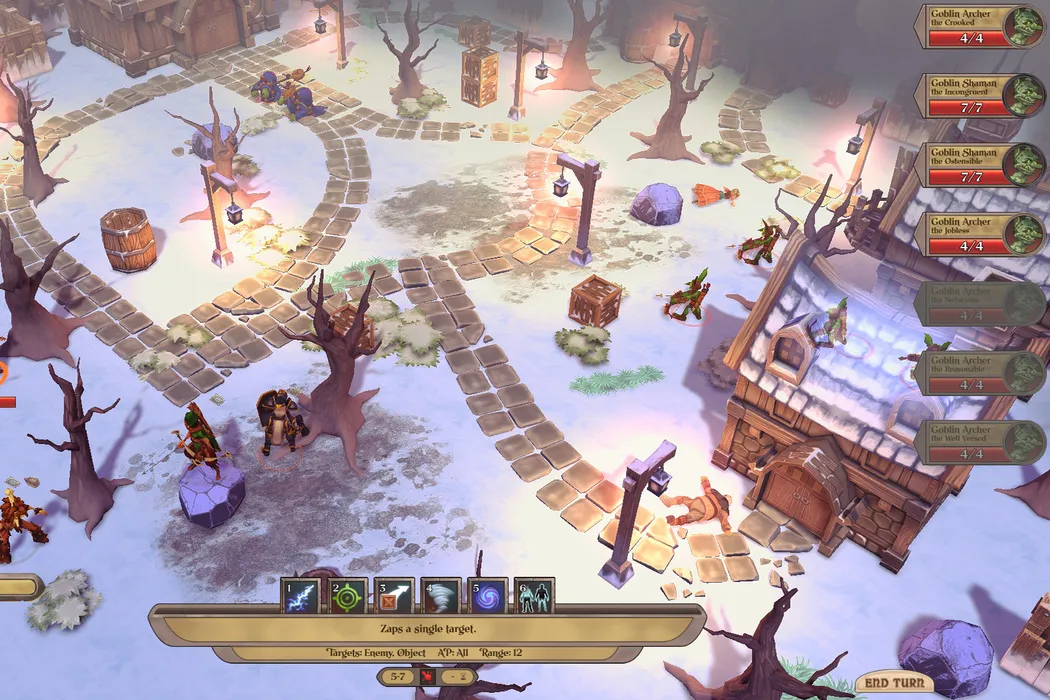Choose the two ghostly figures ability
The height and width of the screenshot is (700, 1050).
click(x=534, y=596)
